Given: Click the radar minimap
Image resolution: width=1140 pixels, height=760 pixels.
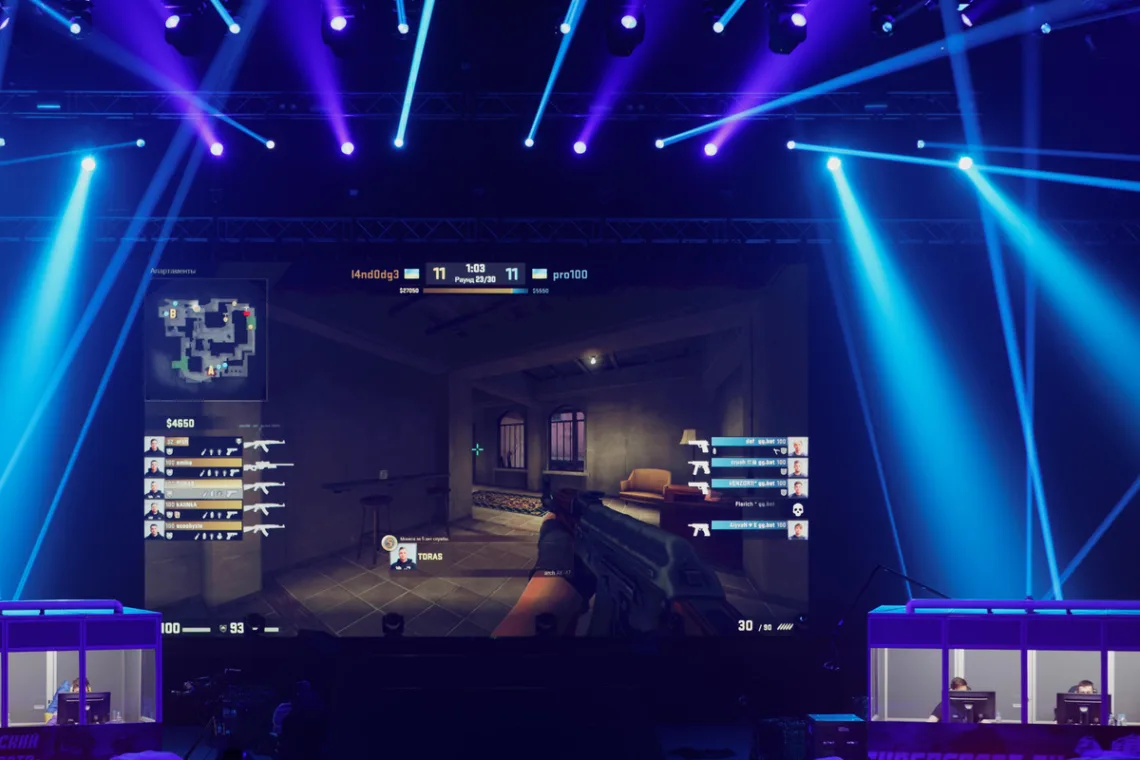Looking at the screenshot, I should [x=206, y=339].
